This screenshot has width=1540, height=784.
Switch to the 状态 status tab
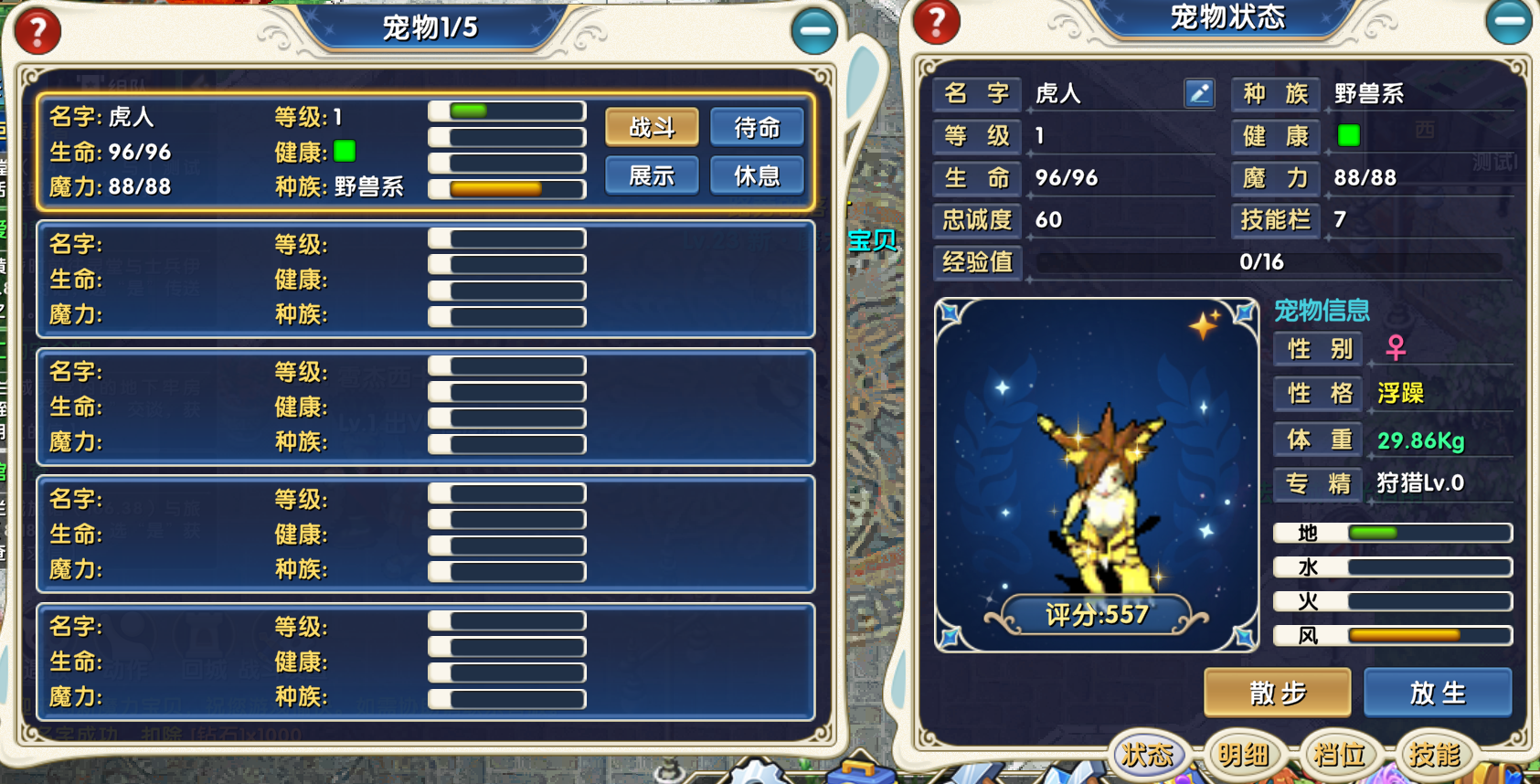click(x=1148, y=754)
